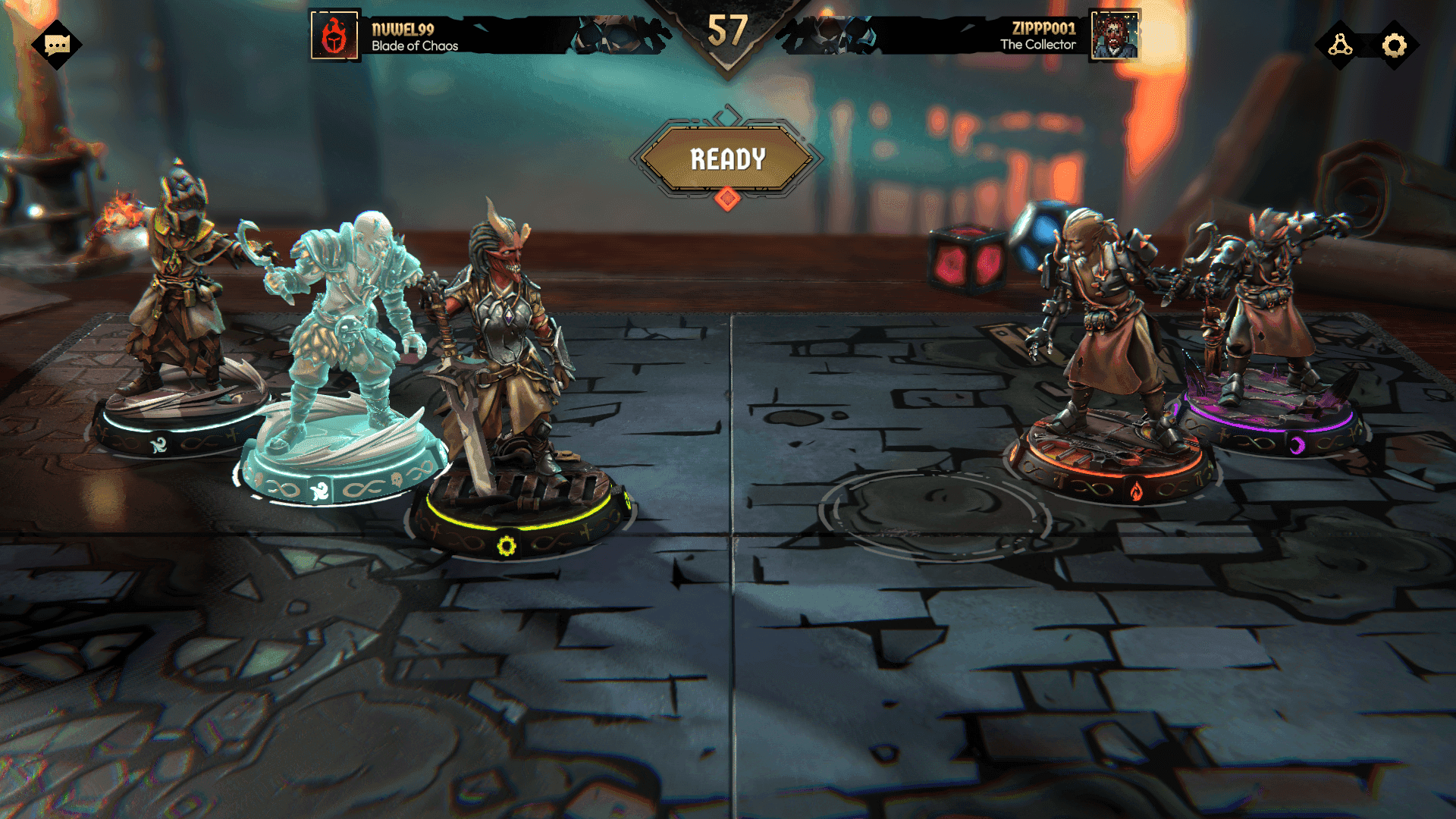Select NUWEL99's red helmet avatar
This screenshot has height=819, width=1456.
coord(334,36)
